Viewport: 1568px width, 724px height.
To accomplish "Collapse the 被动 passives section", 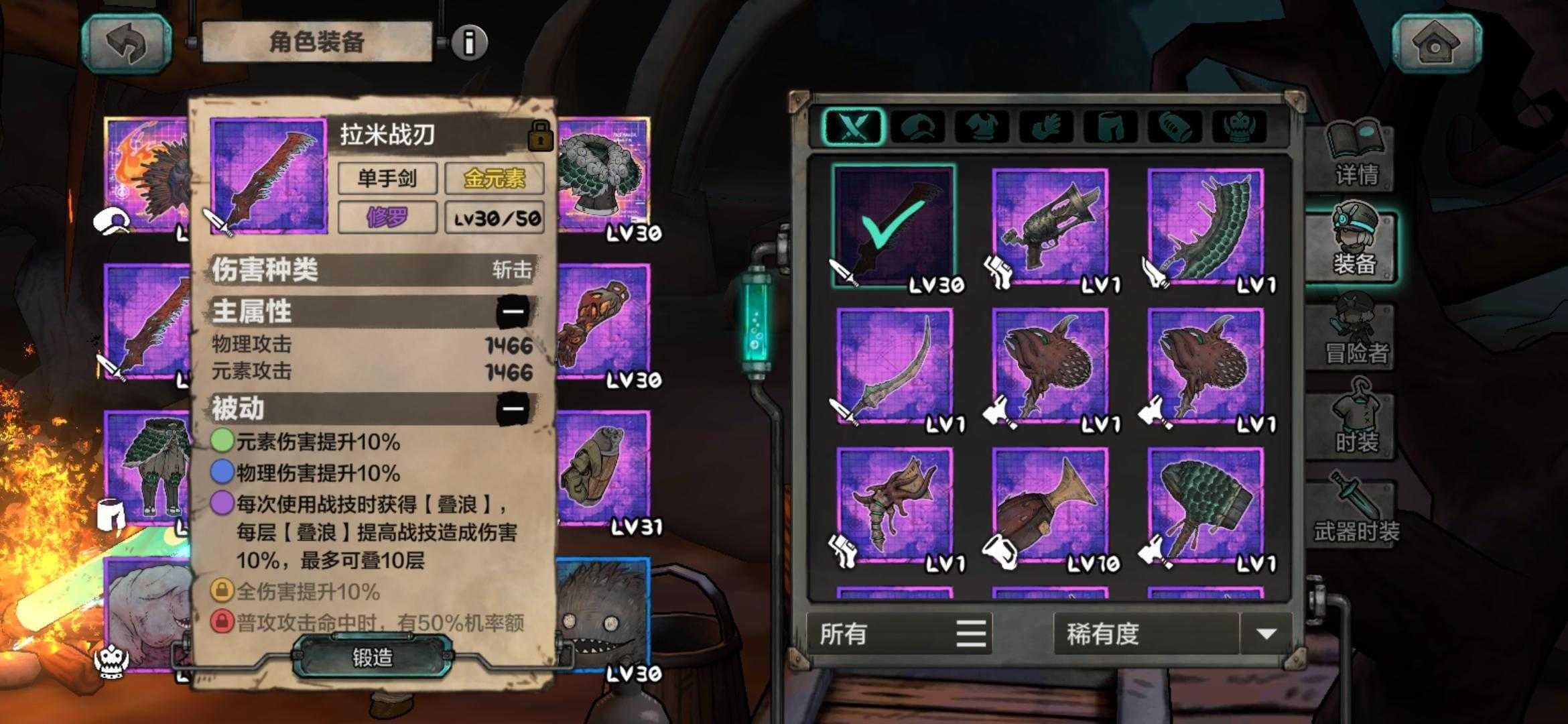I will [513, 408].
